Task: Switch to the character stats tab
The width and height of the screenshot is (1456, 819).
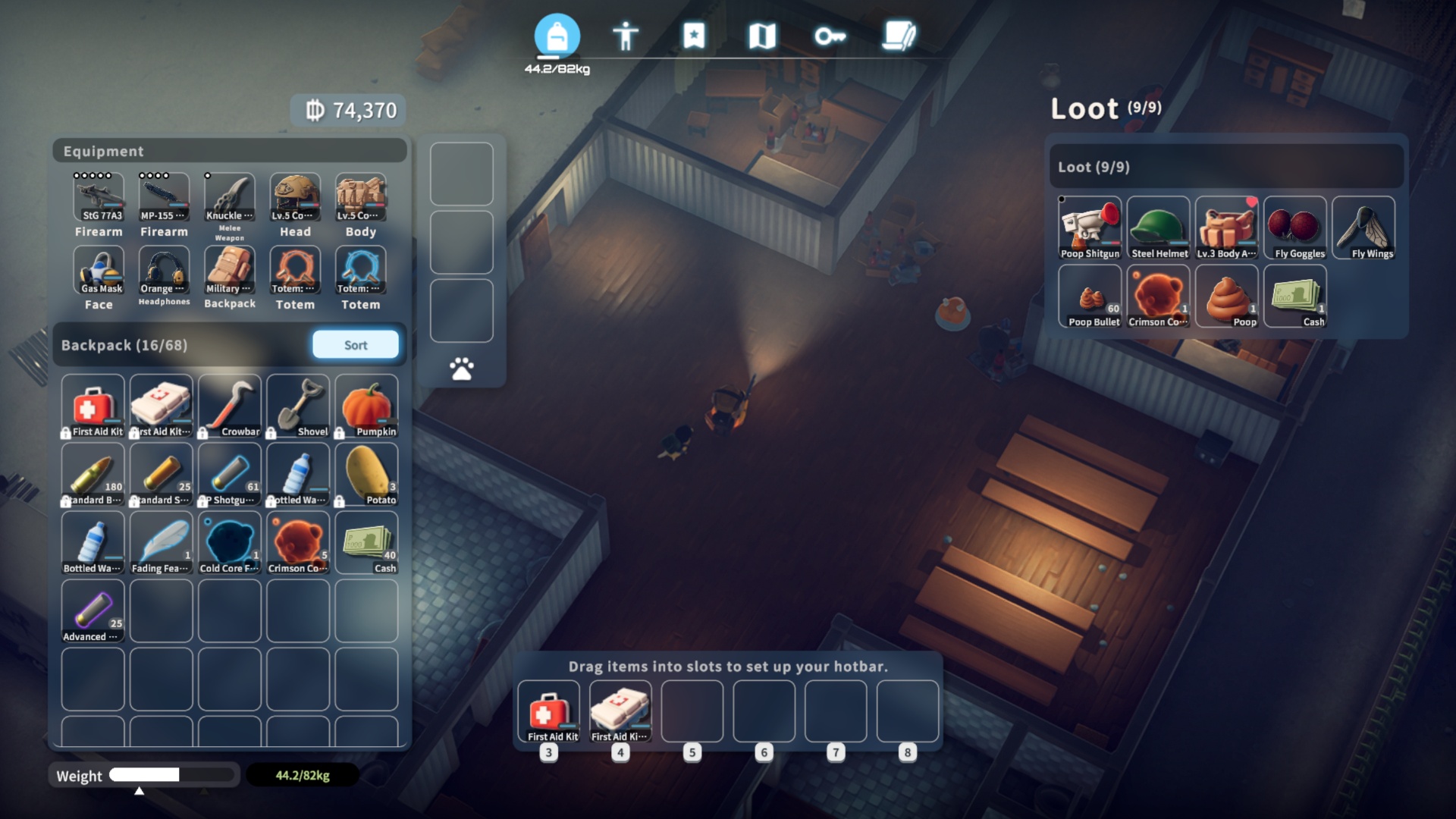Action: [x=626, y=36]
